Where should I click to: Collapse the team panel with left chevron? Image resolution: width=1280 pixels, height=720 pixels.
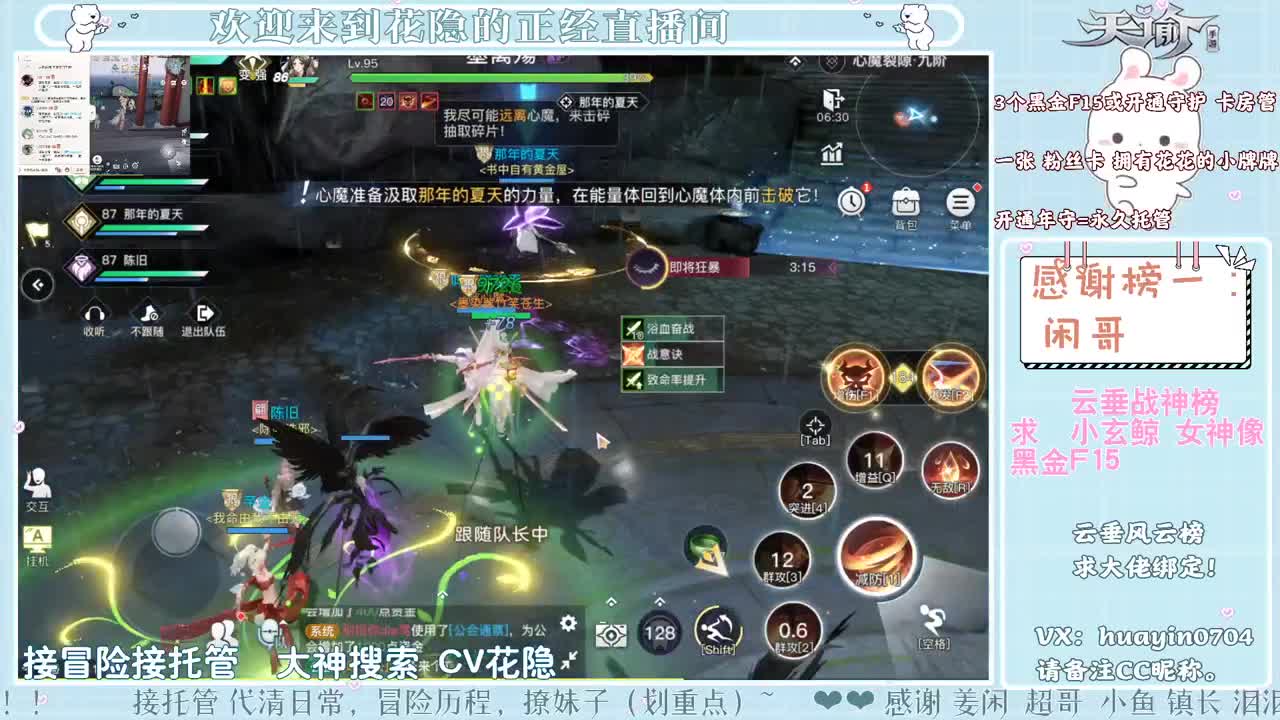(37, 285)
